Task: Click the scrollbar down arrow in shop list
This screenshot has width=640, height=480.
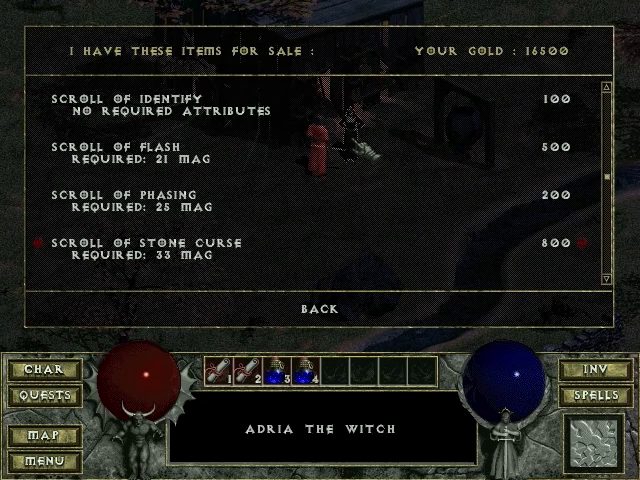Action: pos(606,278)
